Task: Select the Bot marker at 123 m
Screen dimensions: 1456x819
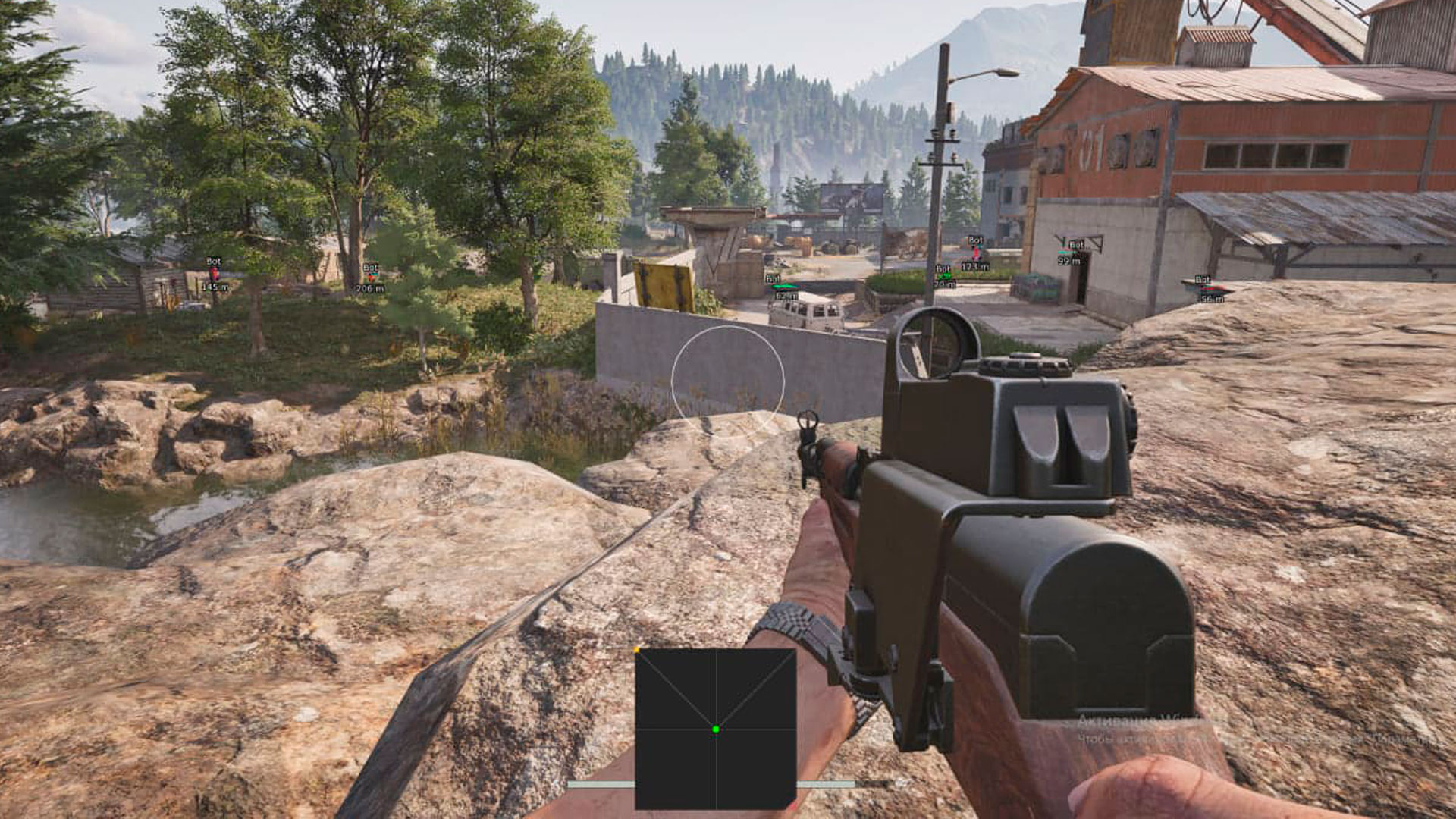Action: click(x=975, y=253)
